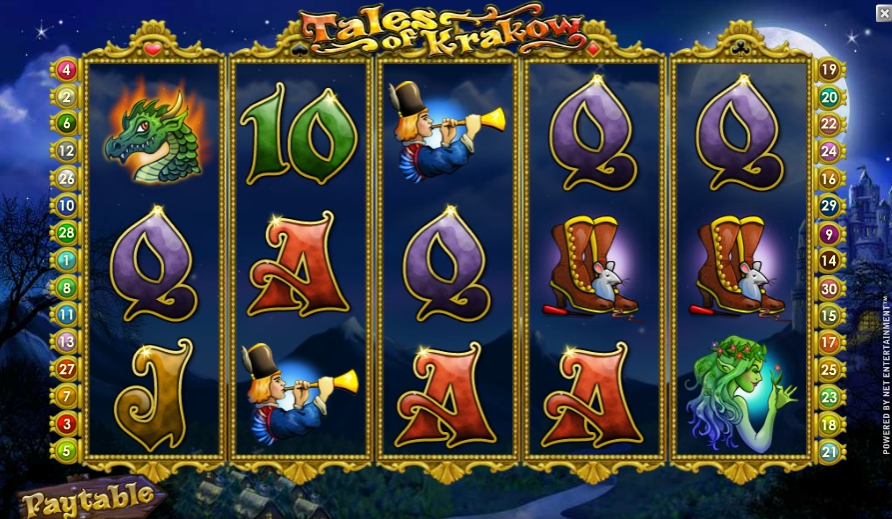Select payline marker number 30
892x519 pixels.
coord(829,288)
